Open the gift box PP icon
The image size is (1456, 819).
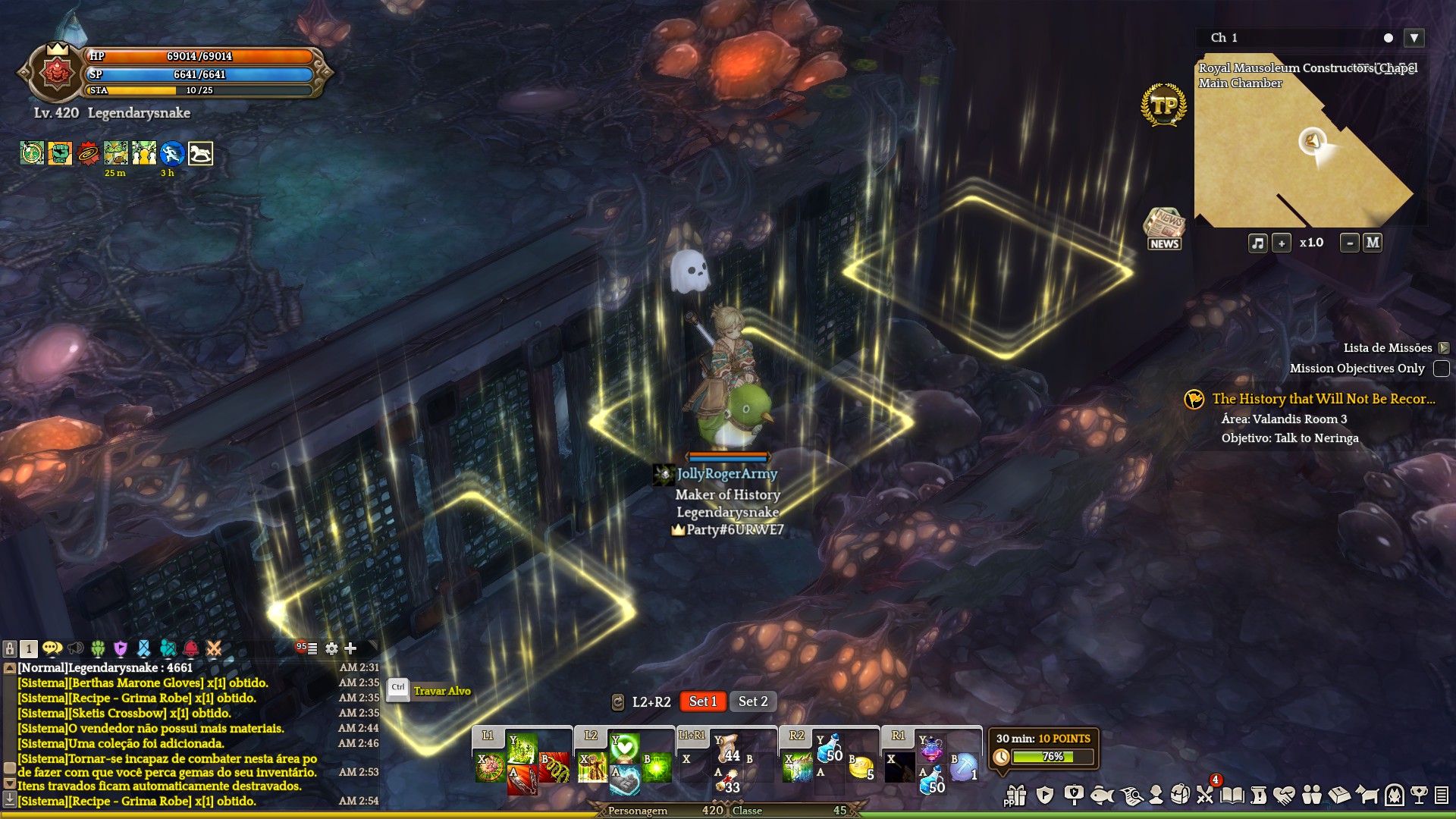click(x=1015, y=795)
